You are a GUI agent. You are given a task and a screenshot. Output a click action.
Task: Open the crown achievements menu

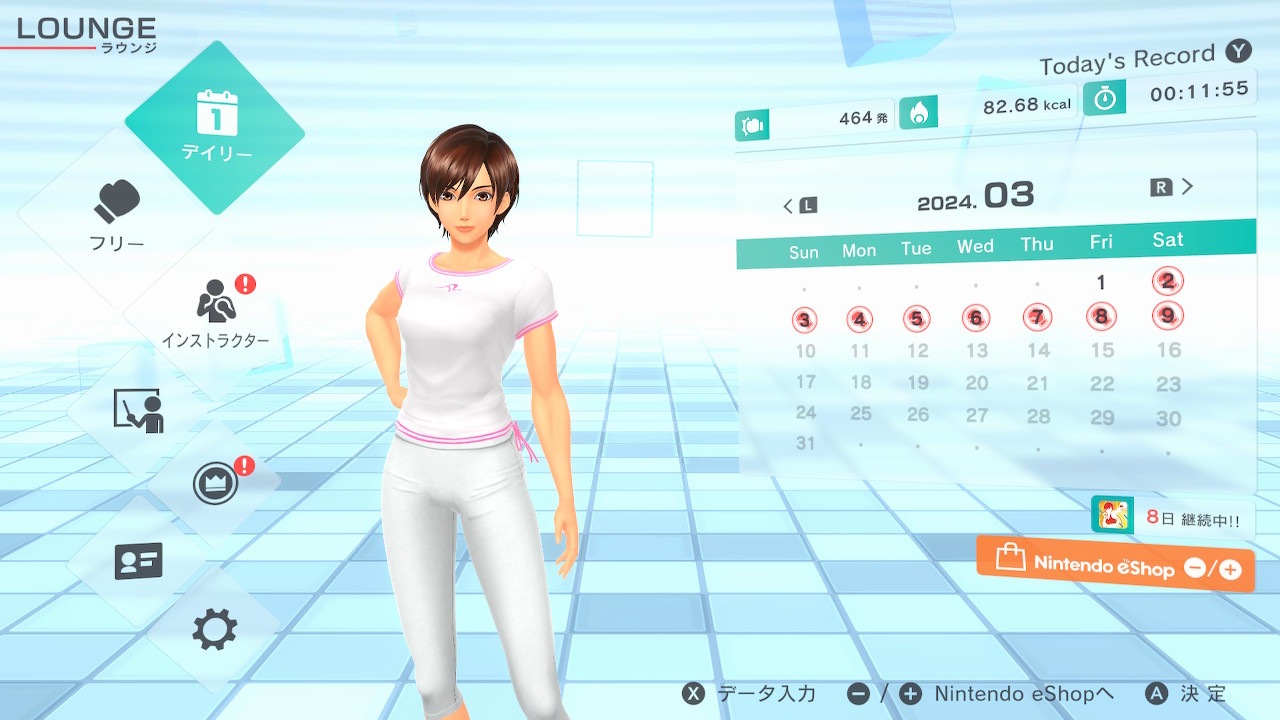(215, 485)
